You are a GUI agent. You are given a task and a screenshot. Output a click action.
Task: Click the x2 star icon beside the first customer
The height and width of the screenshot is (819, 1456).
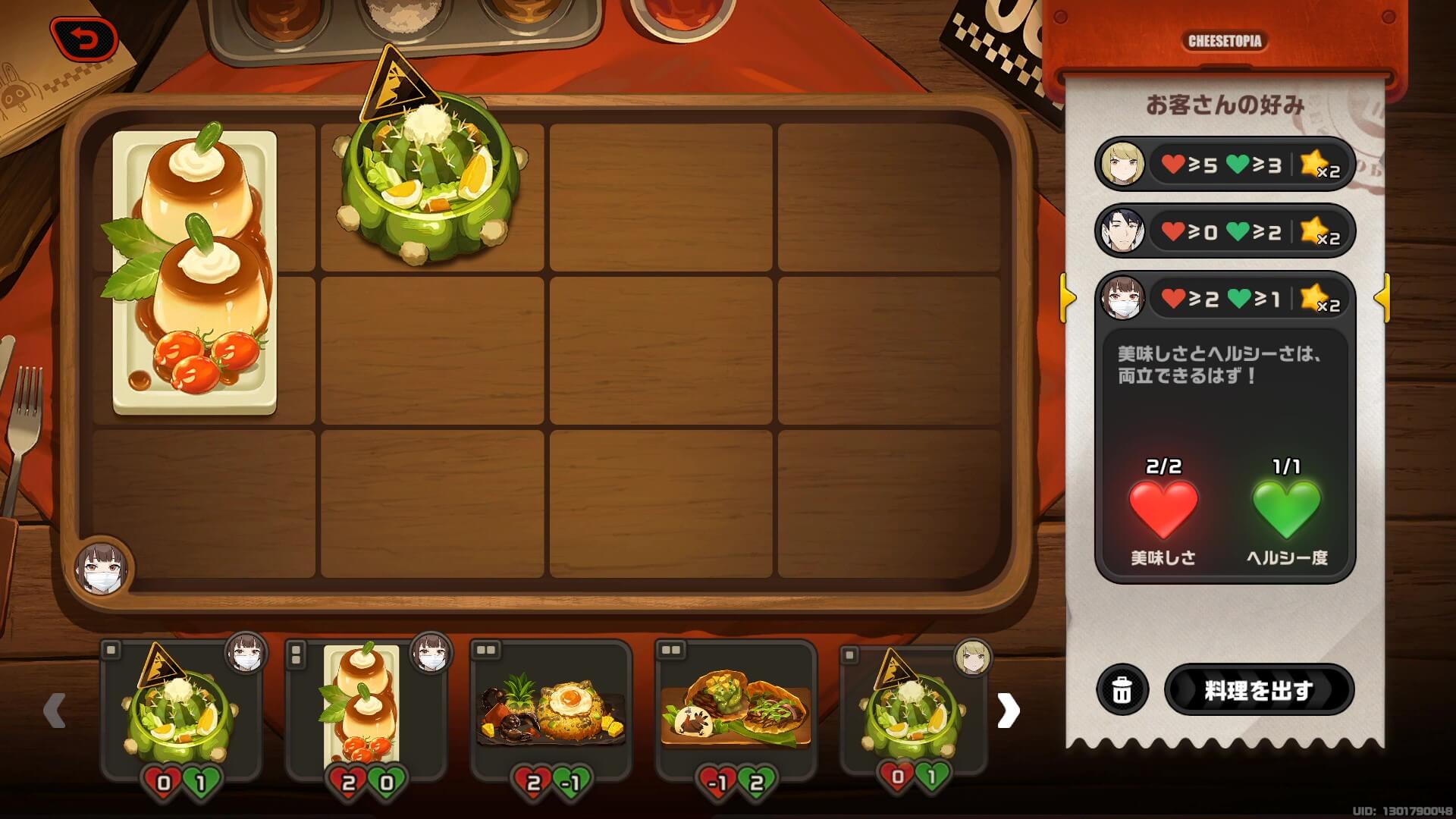point(1319,164)
